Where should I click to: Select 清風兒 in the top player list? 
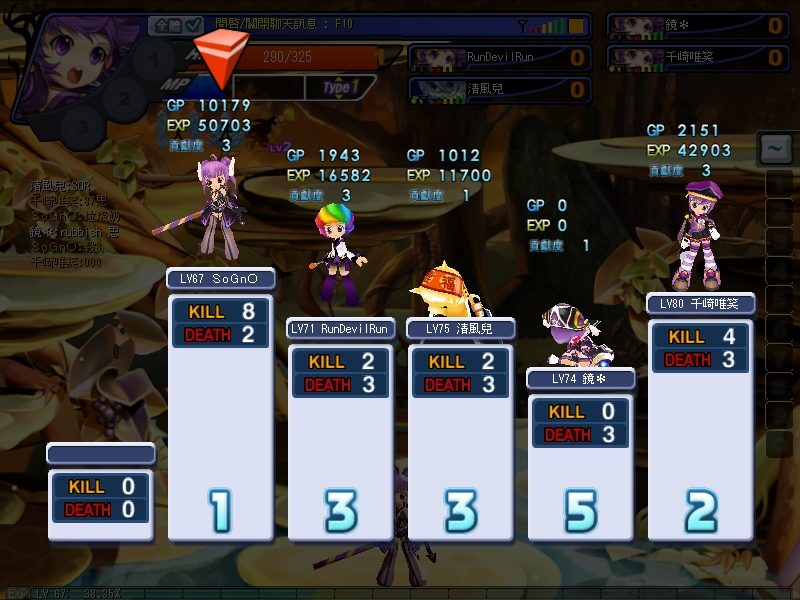point(498,89)
